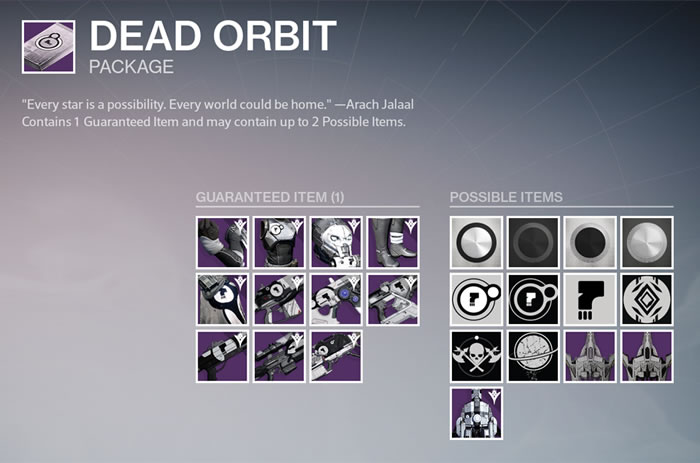Select the black blocky glyph emblem
700x463 pixels.
[x=590, y=299]
